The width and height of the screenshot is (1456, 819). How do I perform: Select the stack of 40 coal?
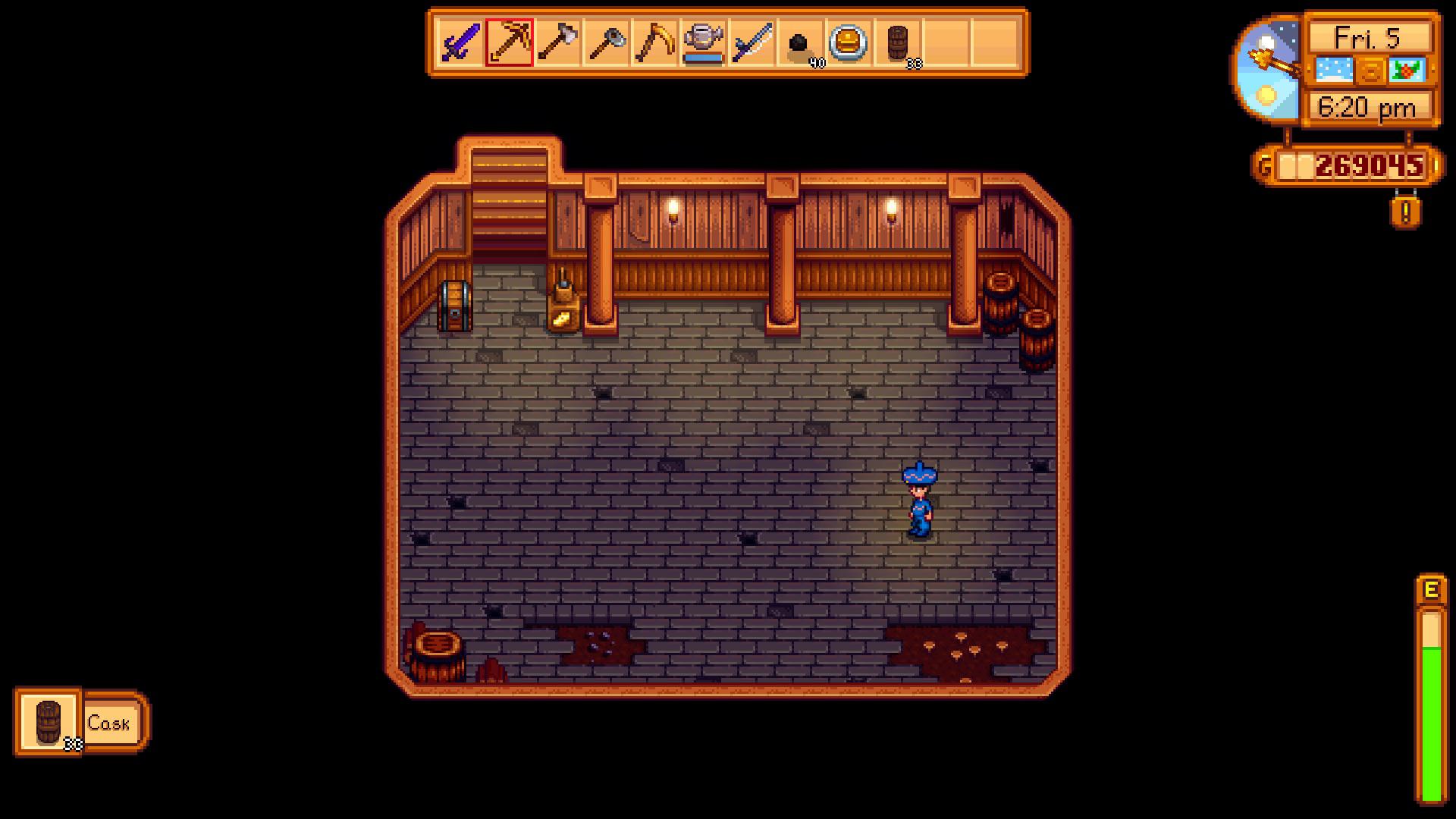(x=802, y=42)
